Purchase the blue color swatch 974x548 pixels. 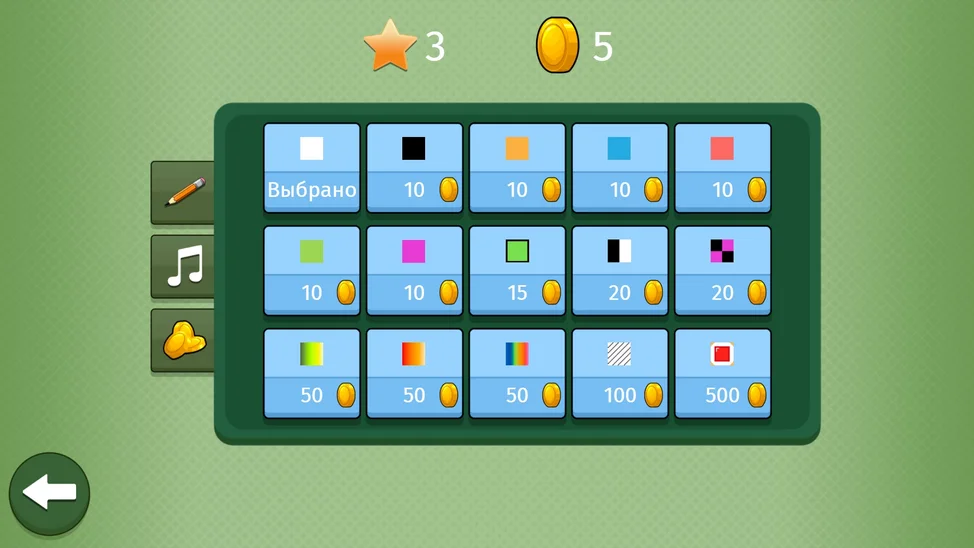(x=620, y=168)
